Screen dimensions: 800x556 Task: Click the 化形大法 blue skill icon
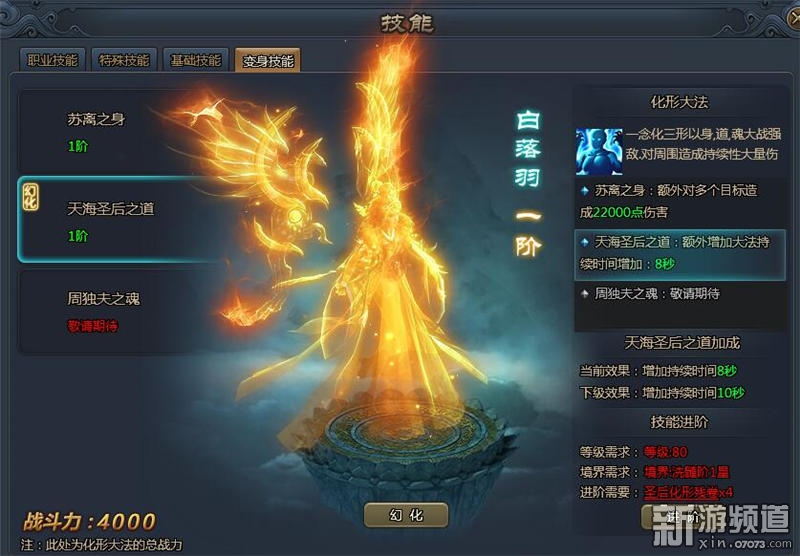click(598, 151)
